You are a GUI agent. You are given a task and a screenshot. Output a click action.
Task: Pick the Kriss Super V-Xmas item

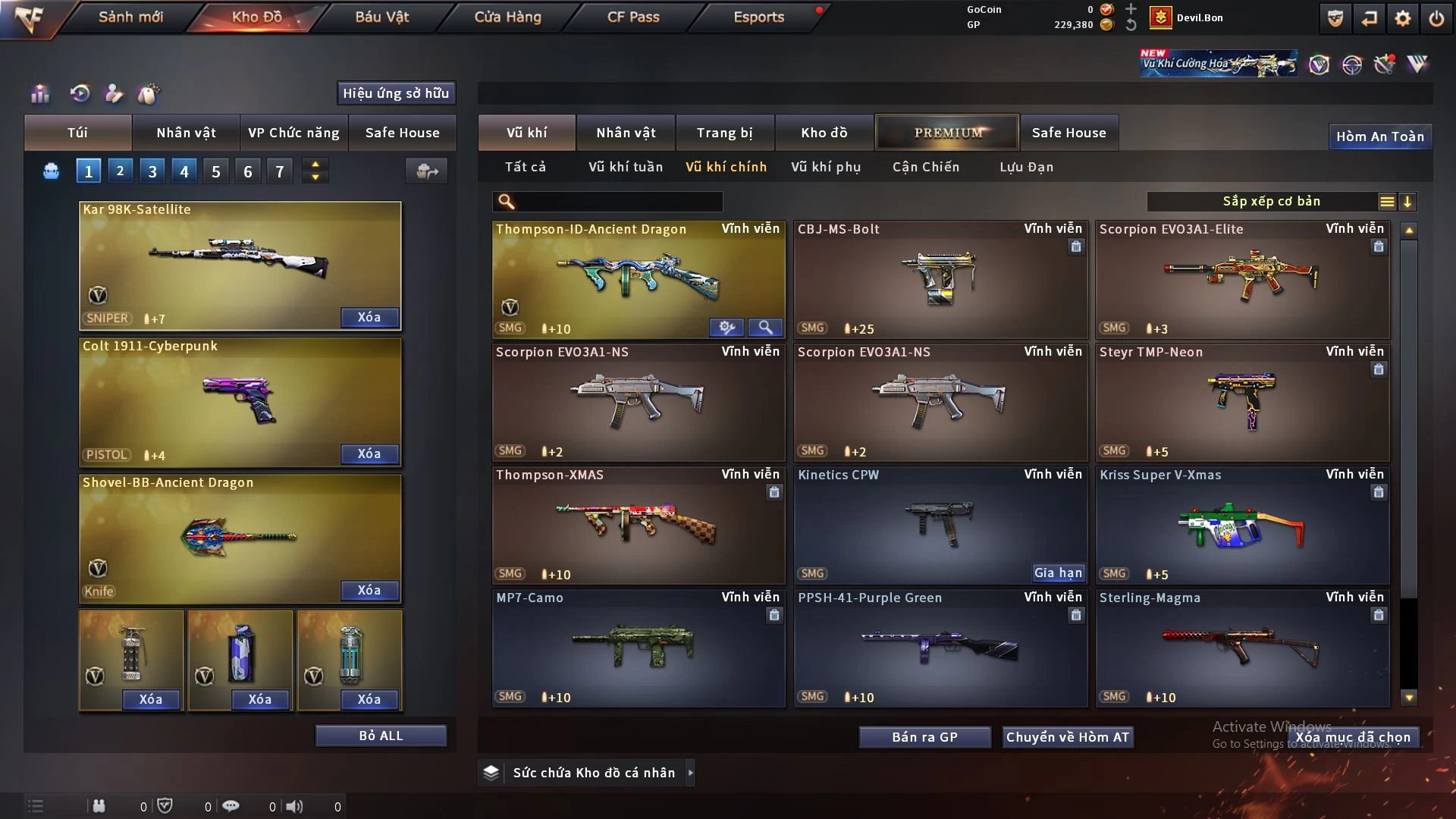[x=1241, y=525]
